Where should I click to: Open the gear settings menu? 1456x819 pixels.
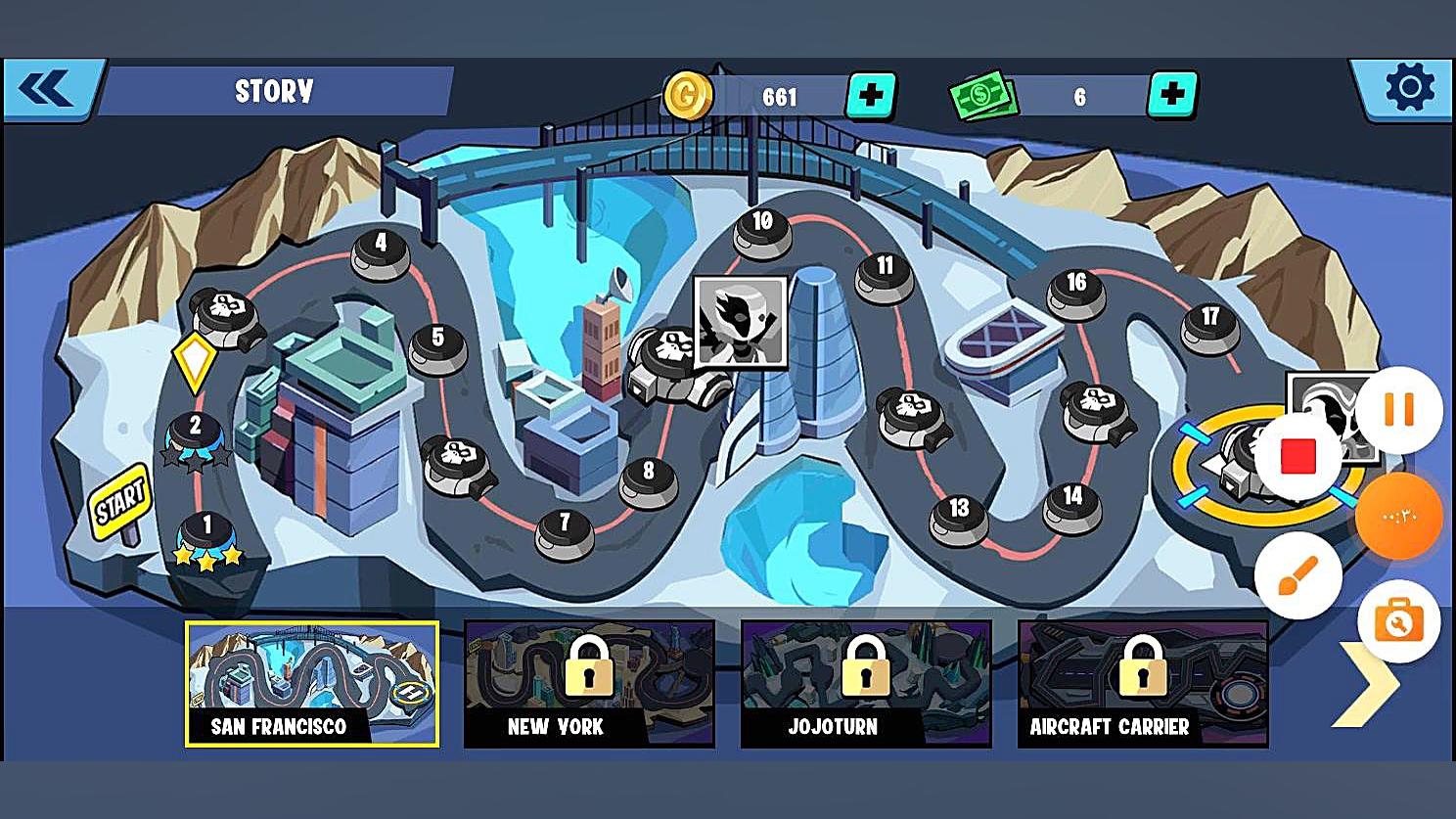click(1409, 89)
